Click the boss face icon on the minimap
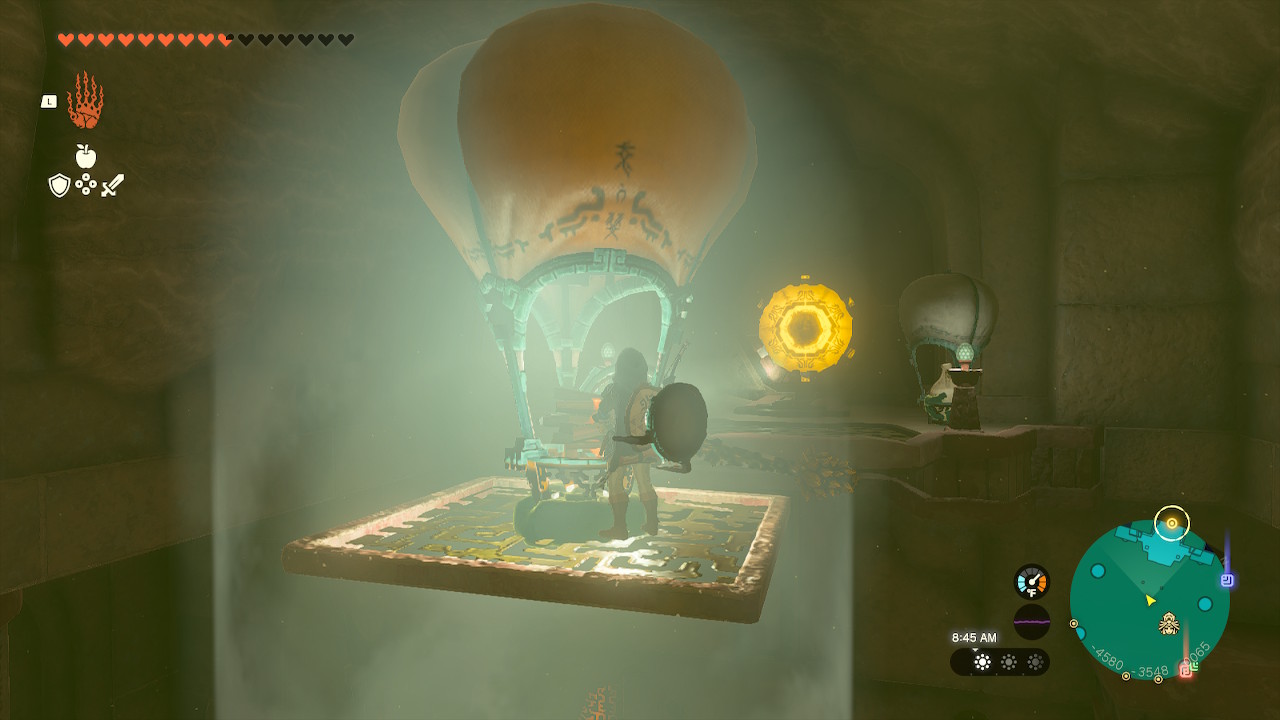Viewport: 1280px width, 720px height. 1169,624
